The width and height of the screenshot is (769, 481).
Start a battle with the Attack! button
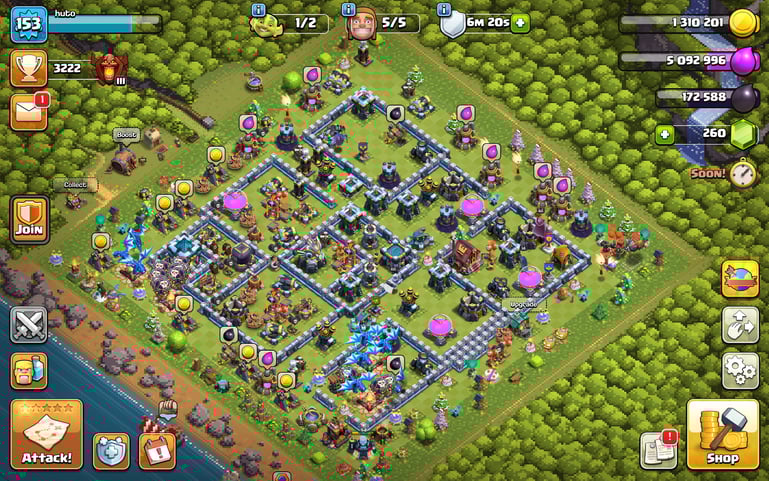(x=46, y=434)
